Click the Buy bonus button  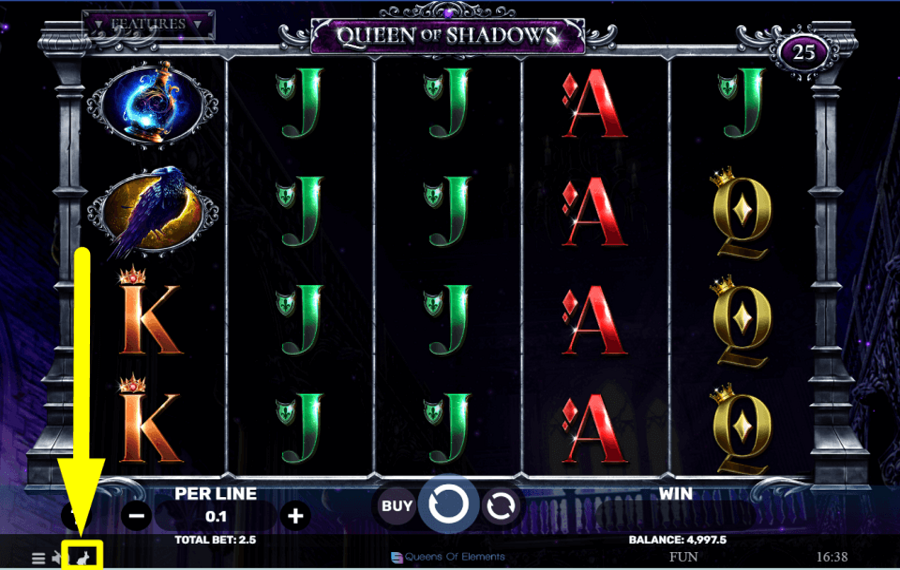pos(397,507)
